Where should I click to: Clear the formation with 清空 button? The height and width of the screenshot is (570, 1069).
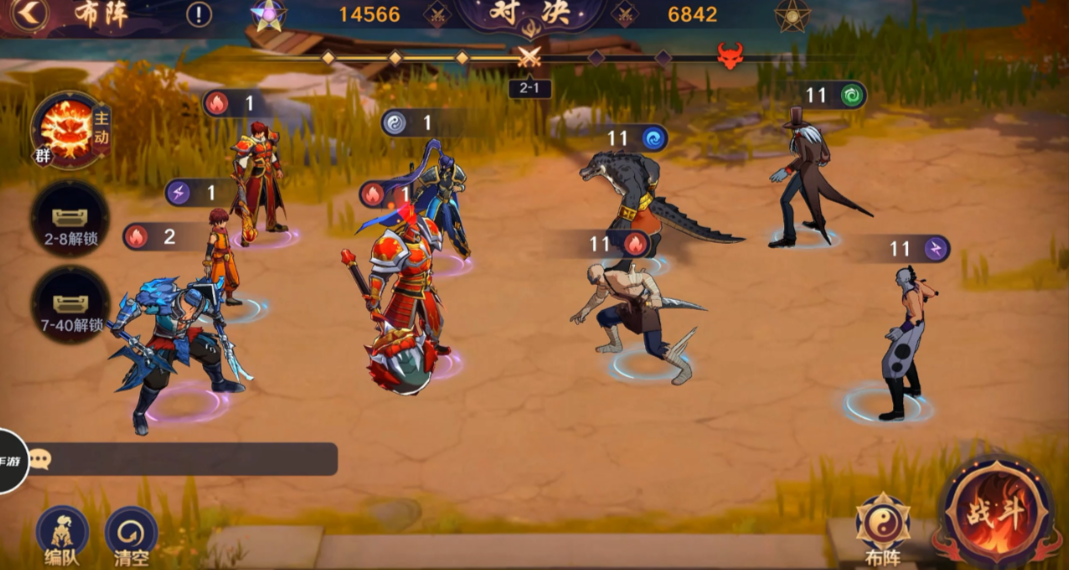131,535
